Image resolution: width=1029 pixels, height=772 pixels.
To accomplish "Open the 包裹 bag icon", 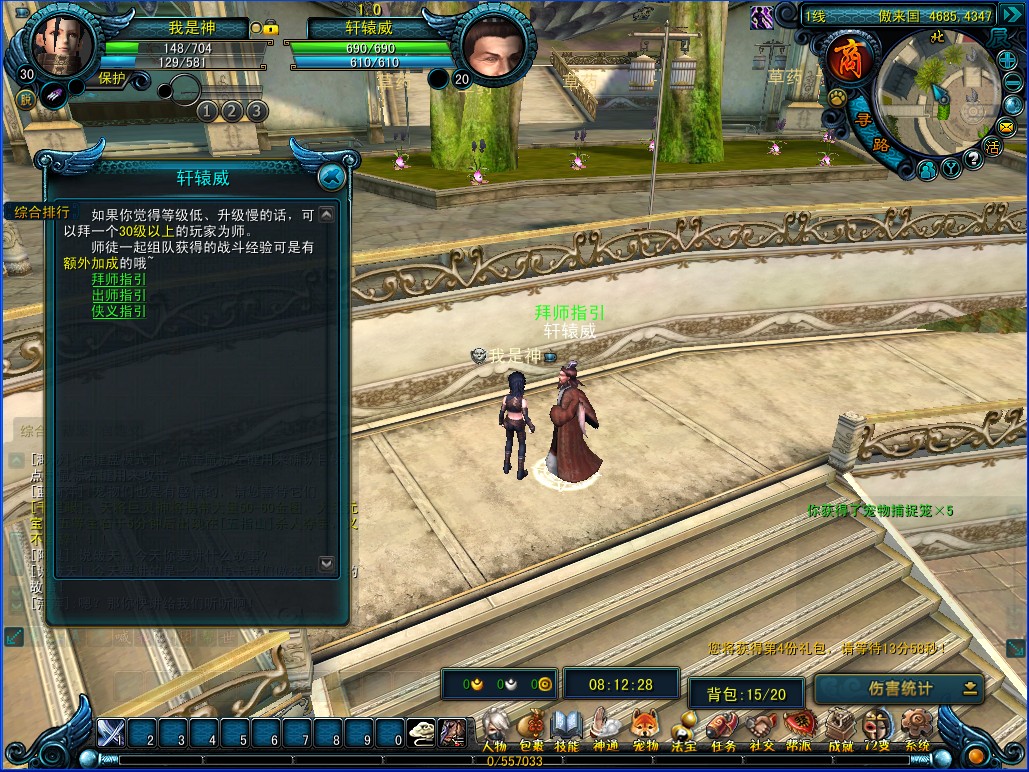I will (532, 729).
